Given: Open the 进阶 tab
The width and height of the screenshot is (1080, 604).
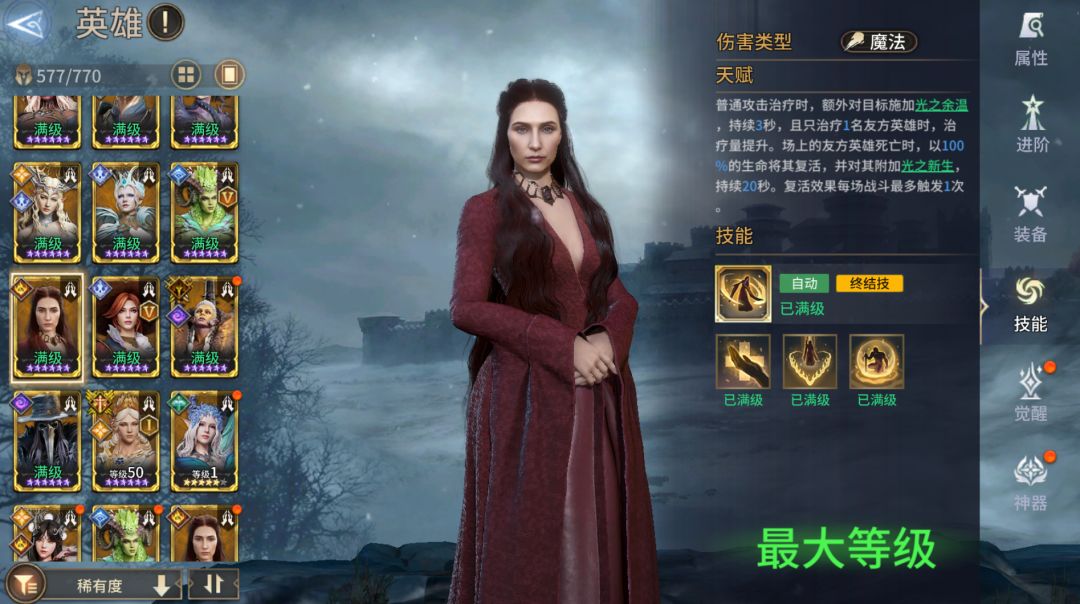Looking at the screenshot, I should click(x=1031, y=125).
